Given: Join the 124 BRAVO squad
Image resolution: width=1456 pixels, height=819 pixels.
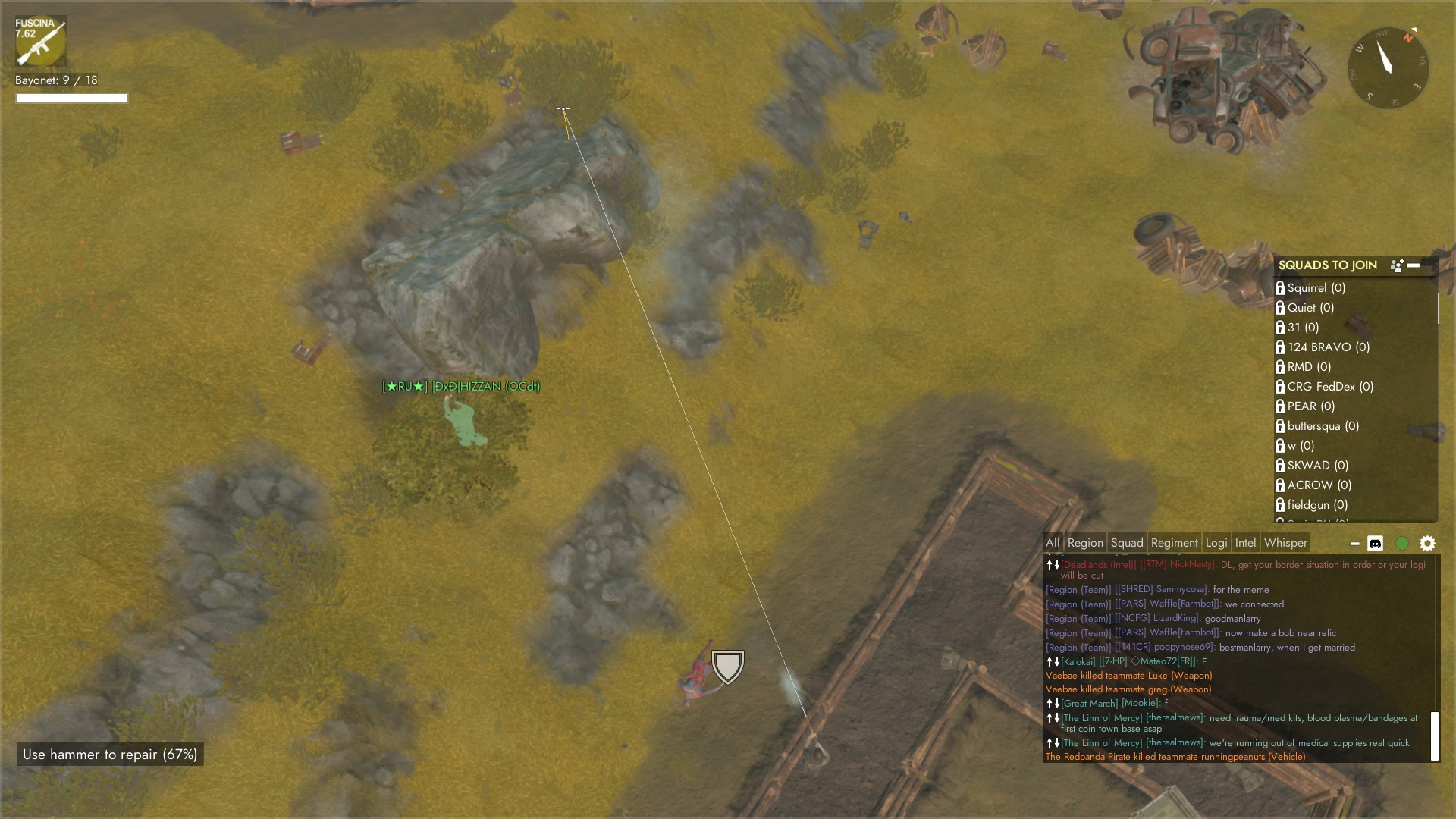Looking at the screenshot, I should click(1328, 347).
